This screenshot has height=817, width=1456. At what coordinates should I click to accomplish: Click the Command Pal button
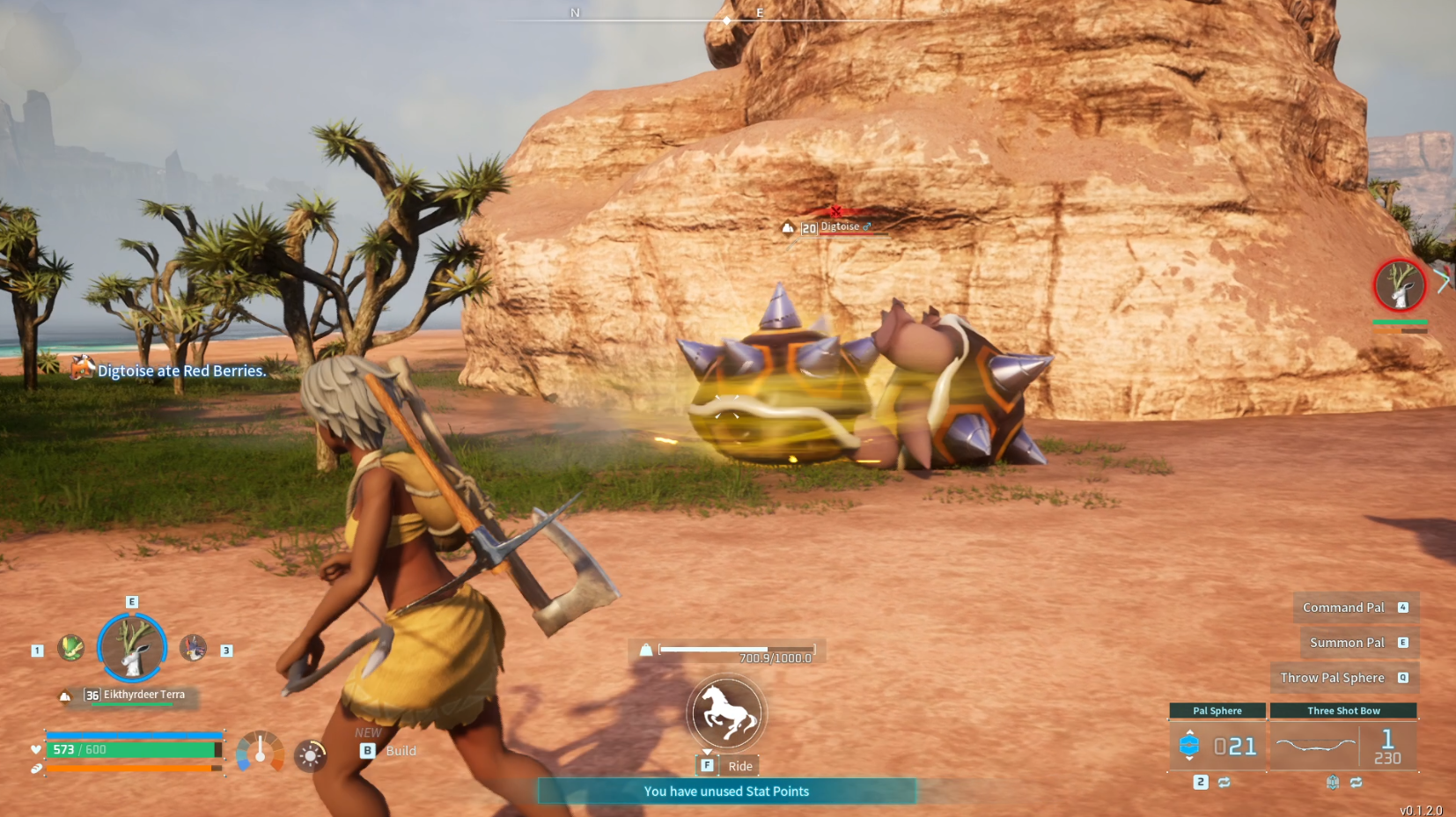coord(1344,607)
